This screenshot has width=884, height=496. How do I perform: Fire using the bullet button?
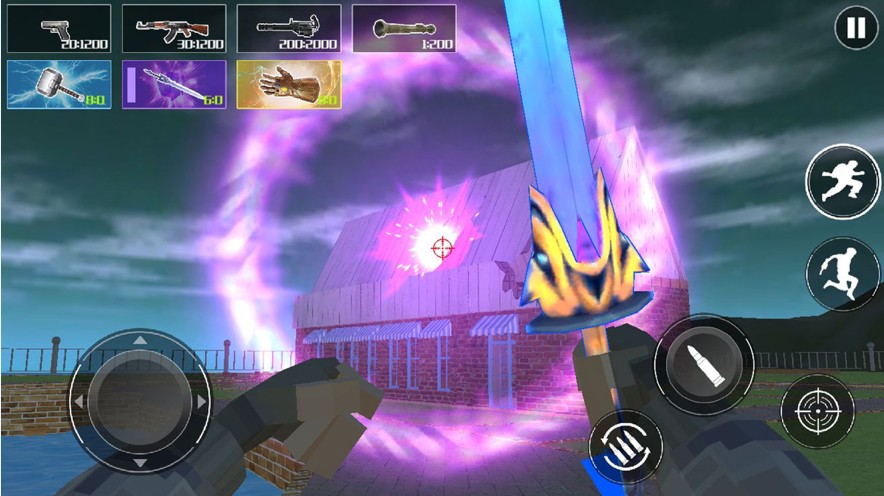pos(704,365)
